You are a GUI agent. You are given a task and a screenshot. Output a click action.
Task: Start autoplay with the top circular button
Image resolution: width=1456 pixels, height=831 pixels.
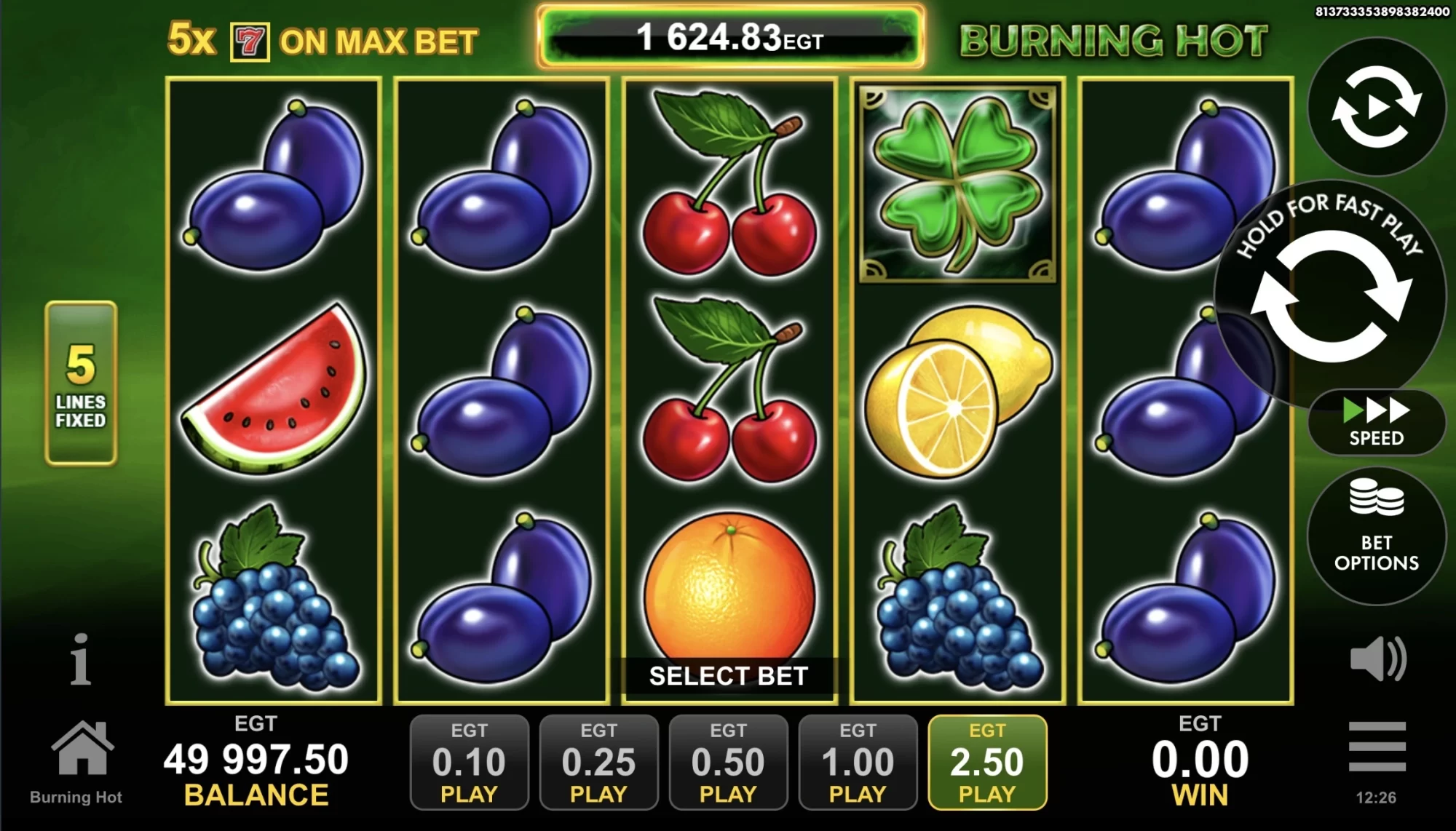coord(1376,108)
